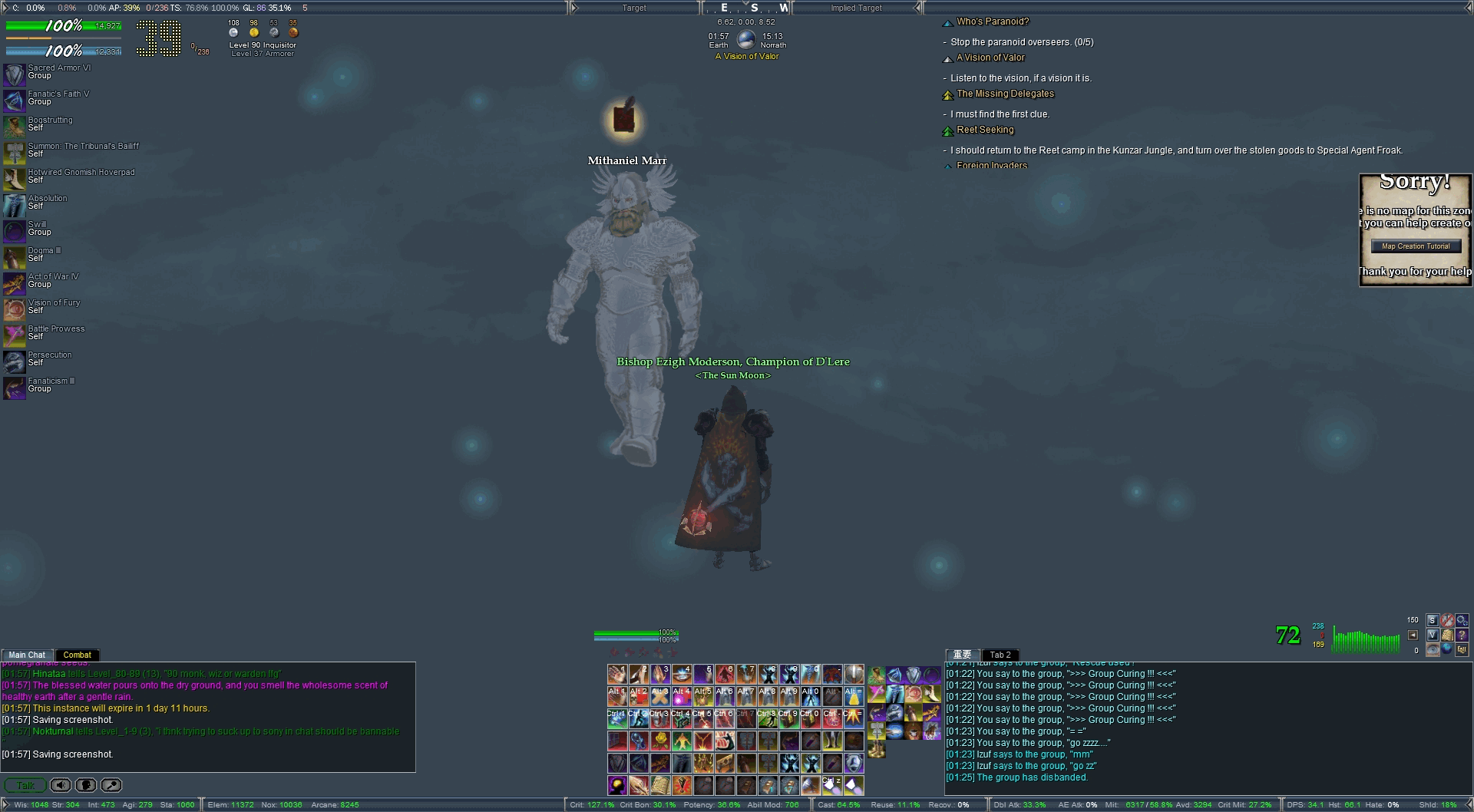
Task: Open the EQII menu button
Action: point(1462,649)
